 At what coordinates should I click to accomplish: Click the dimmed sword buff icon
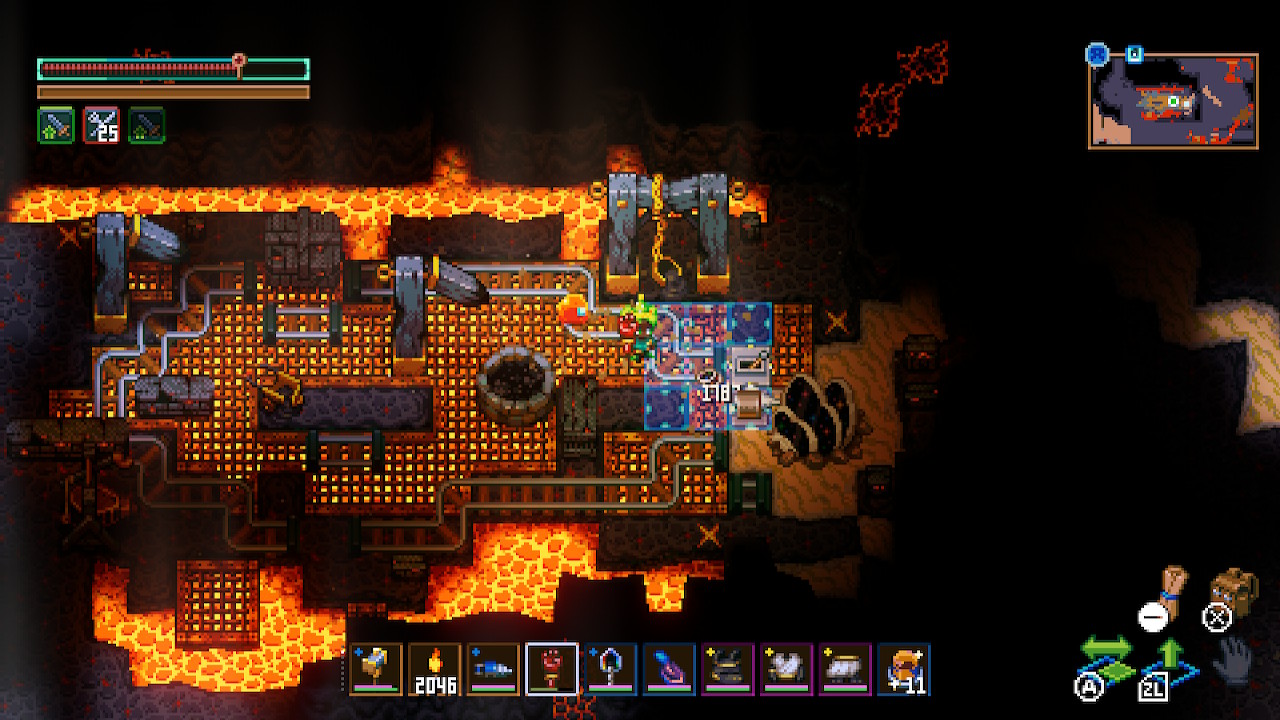point(146,125)
